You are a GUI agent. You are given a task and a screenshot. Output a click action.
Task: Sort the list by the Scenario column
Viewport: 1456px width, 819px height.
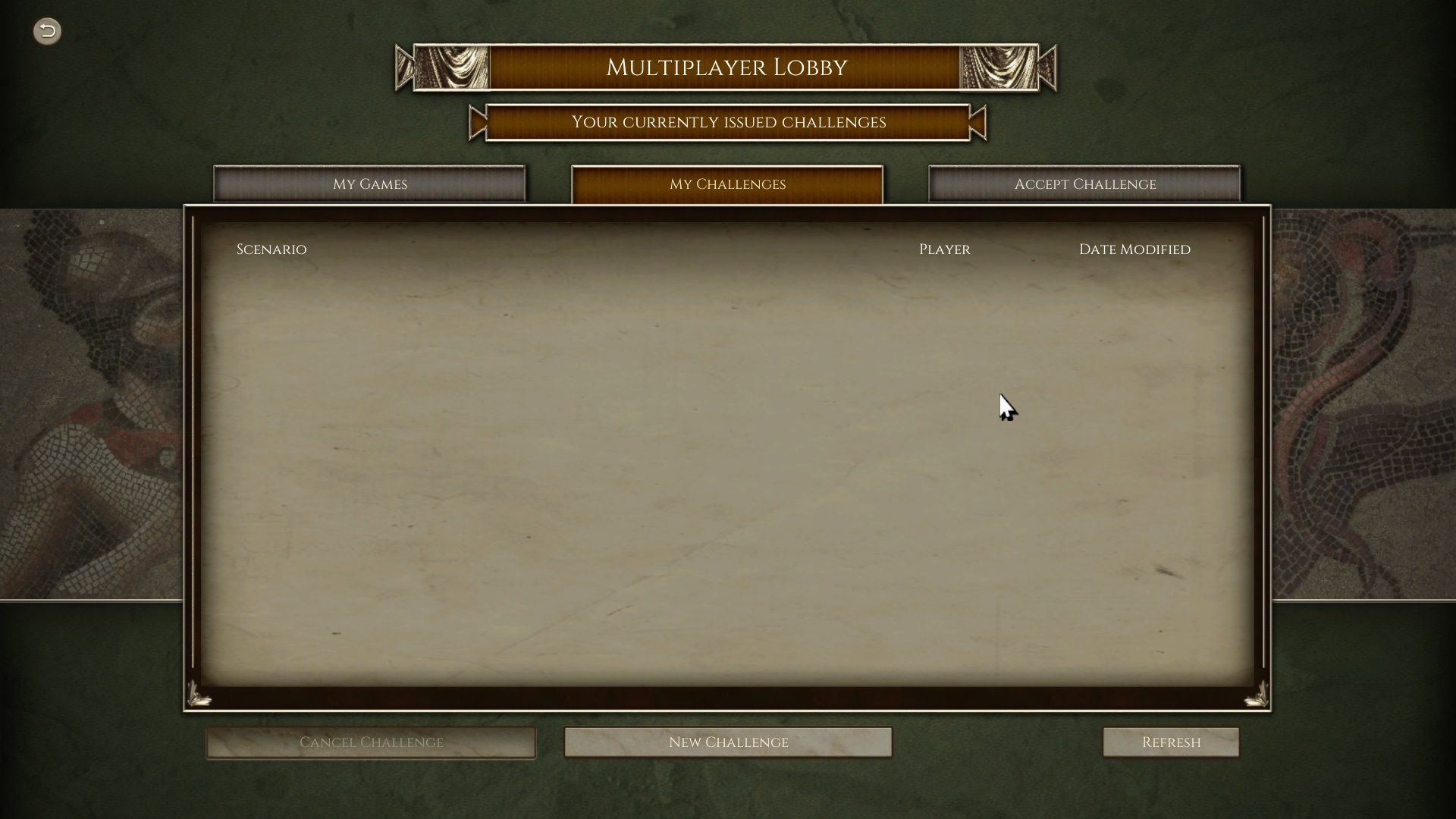coord(271,249)
